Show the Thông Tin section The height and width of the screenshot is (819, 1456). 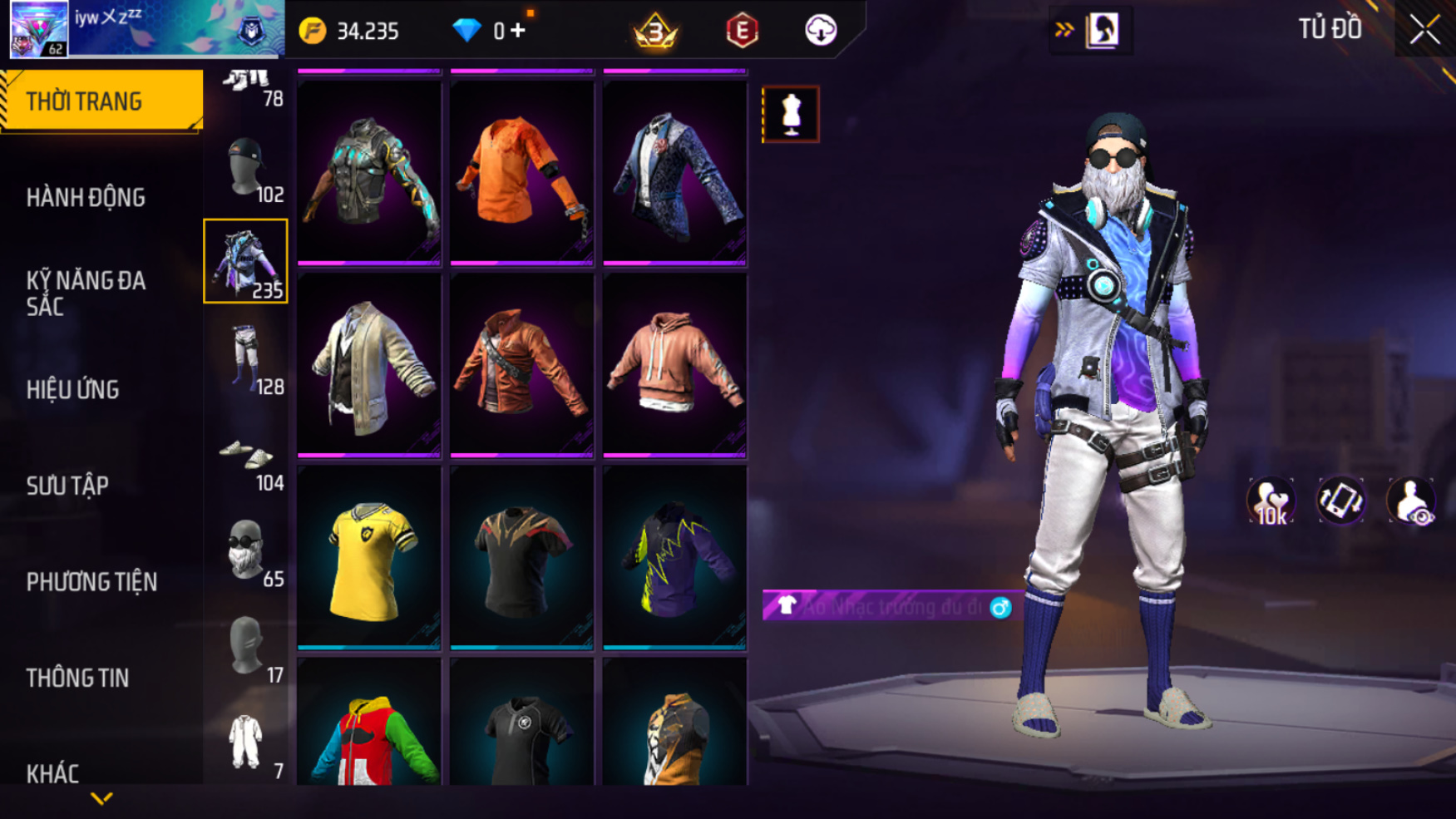(x=77, y=678)
